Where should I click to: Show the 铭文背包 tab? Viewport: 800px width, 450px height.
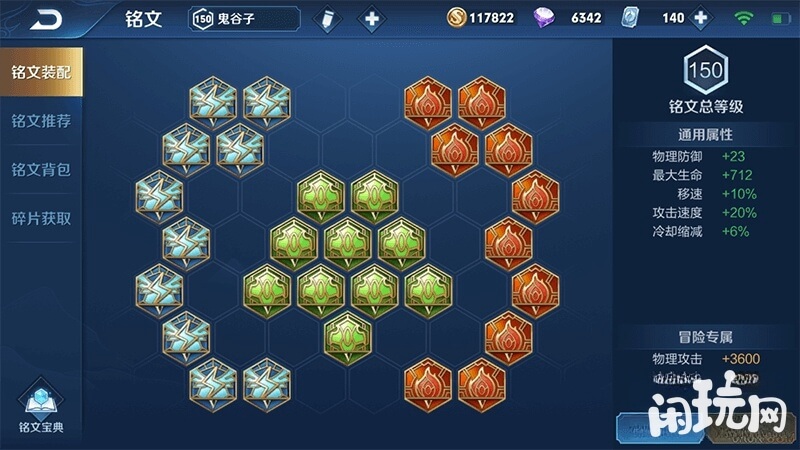[x=40, y=169]
